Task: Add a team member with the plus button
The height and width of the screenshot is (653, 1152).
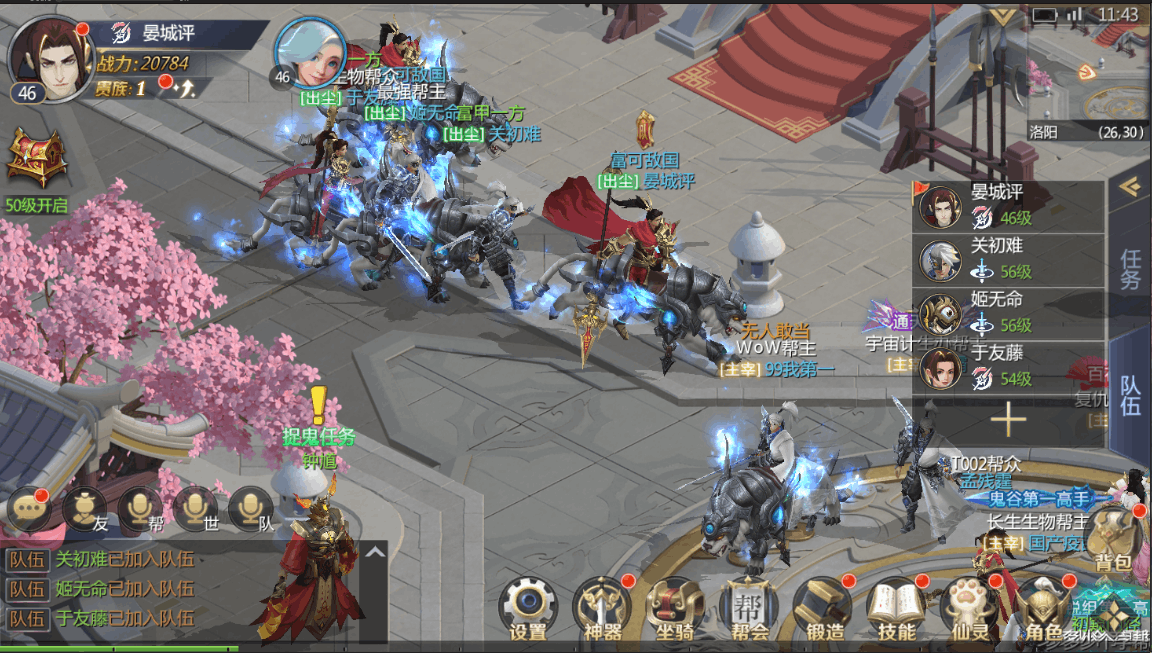Action: point(1008,420)
